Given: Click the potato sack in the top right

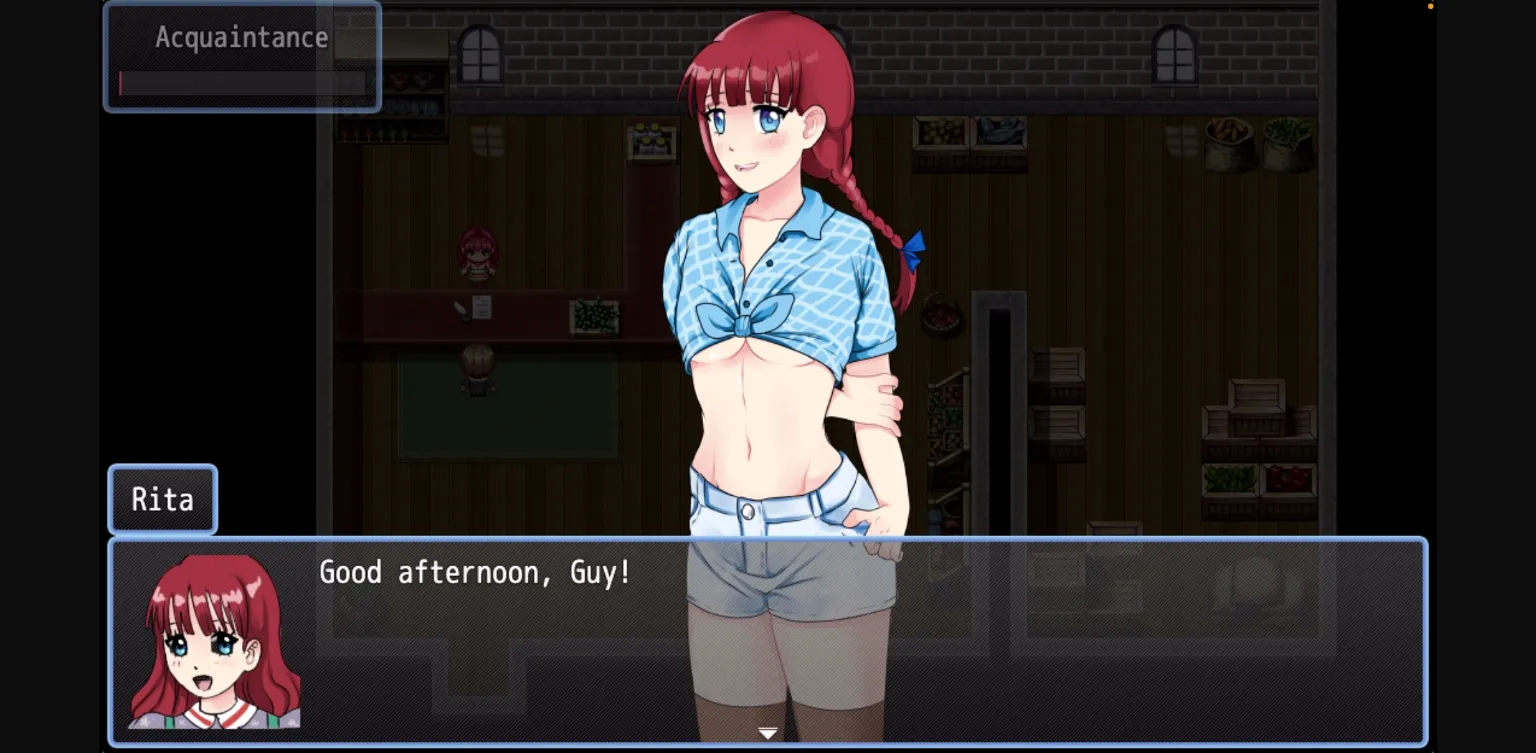Looking at the screenshot, I should coord(1228,145).
